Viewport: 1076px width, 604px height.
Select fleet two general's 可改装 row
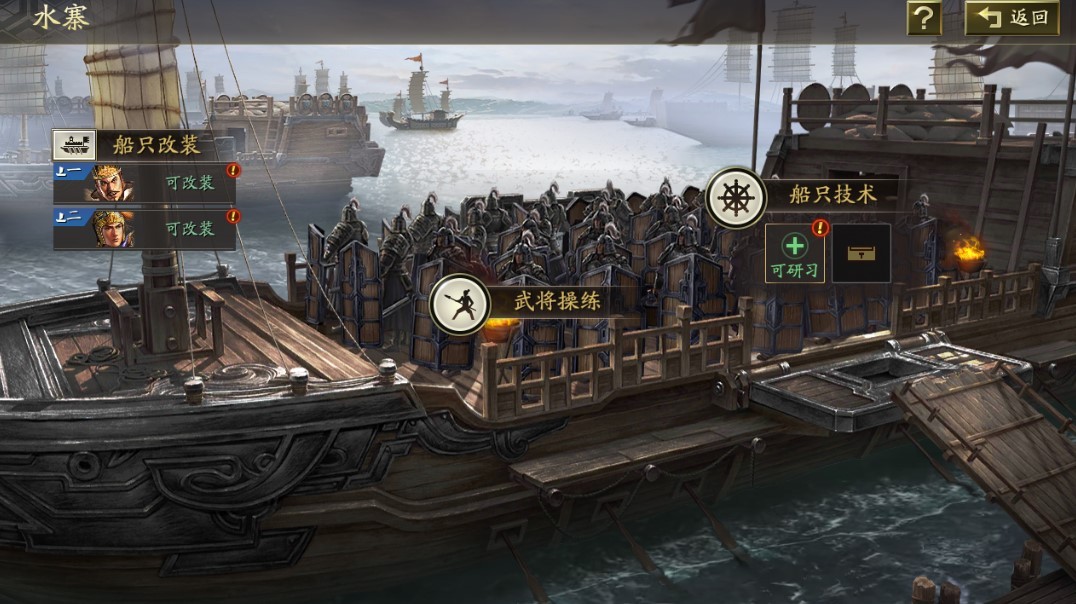[x=145, y=228]
